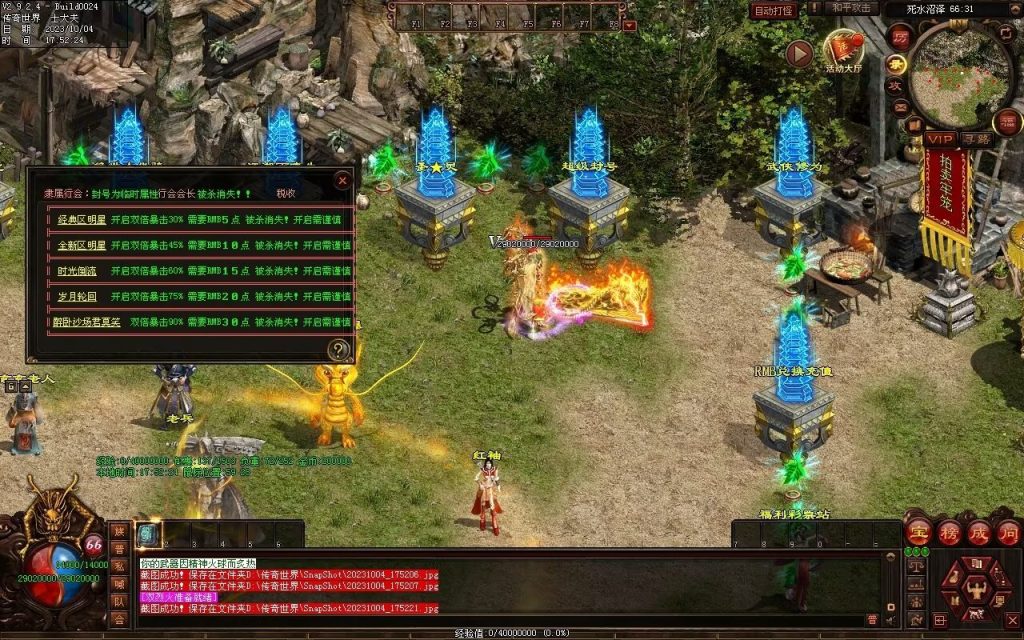Click the round play arrow button
The image size is (1024, 640).
[798, 54]
